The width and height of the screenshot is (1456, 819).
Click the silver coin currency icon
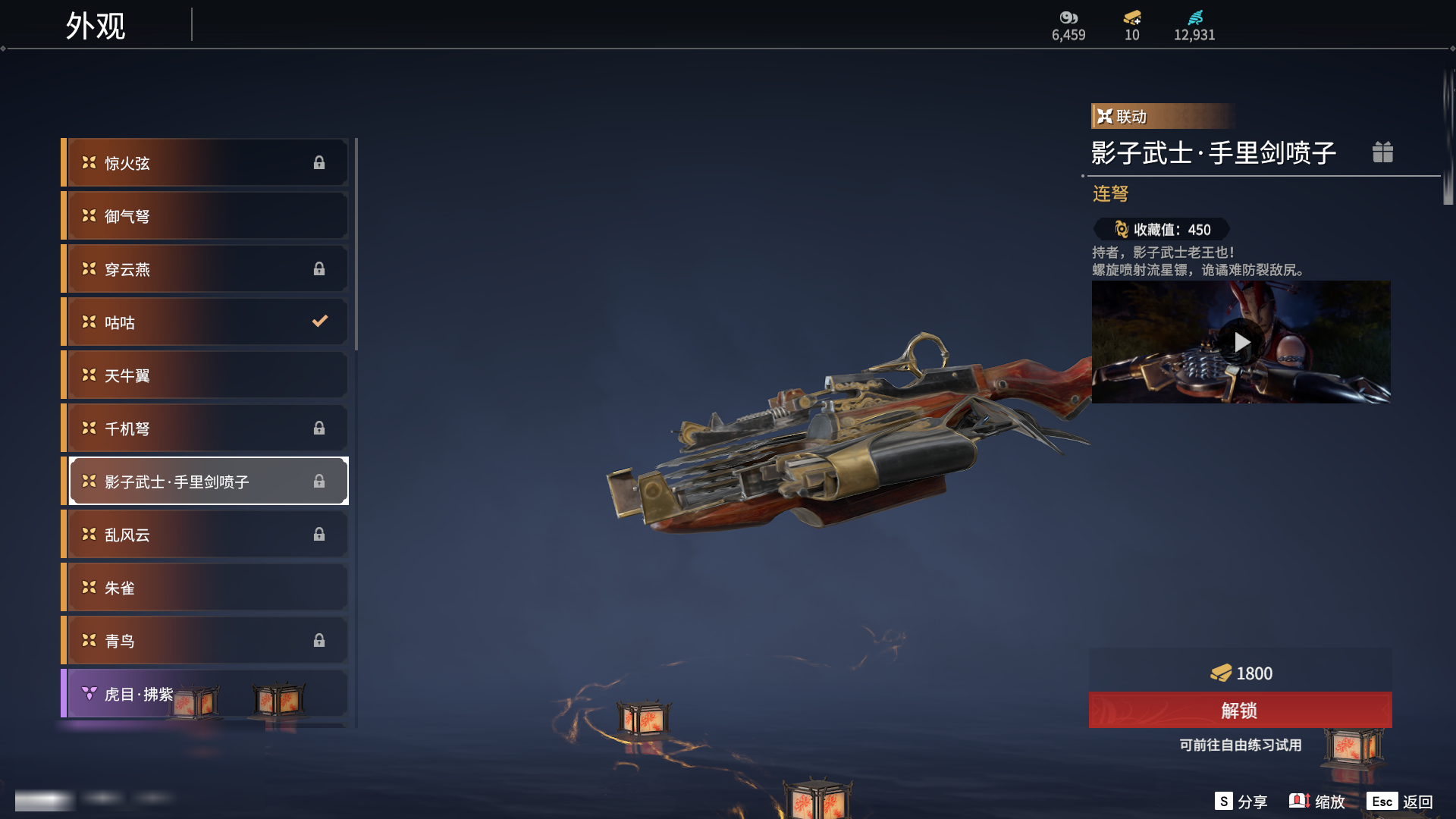pyautogui.click(x=1068, y=17)
